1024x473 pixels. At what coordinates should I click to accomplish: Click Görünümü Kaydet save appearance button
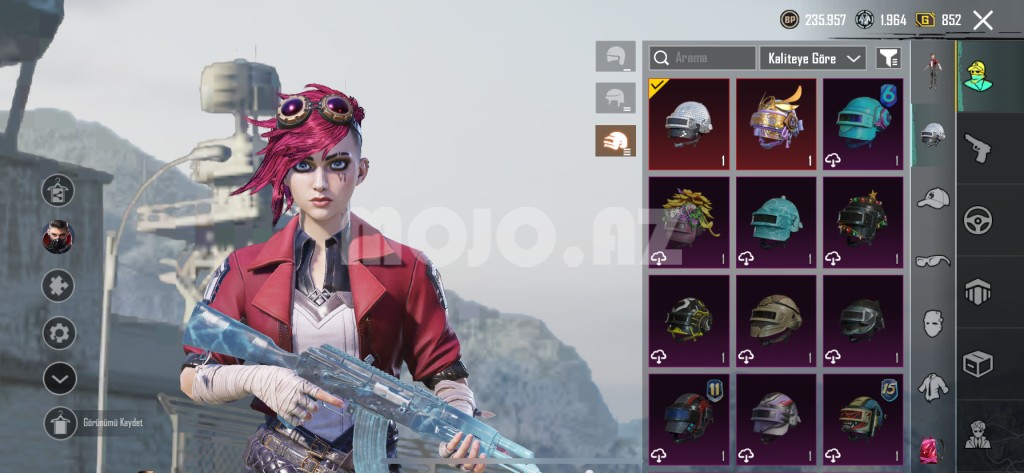click(60, 423)
